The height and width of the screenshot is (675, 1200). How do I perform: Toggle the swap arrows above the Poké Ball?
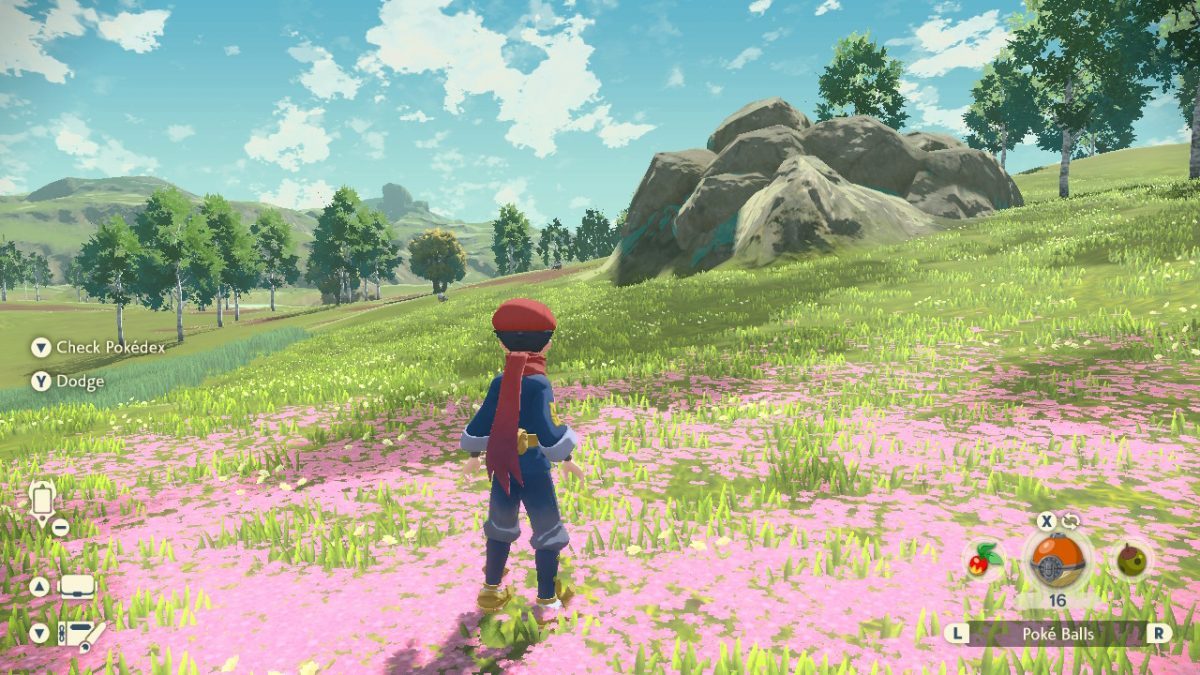(x=1071, y=521)
